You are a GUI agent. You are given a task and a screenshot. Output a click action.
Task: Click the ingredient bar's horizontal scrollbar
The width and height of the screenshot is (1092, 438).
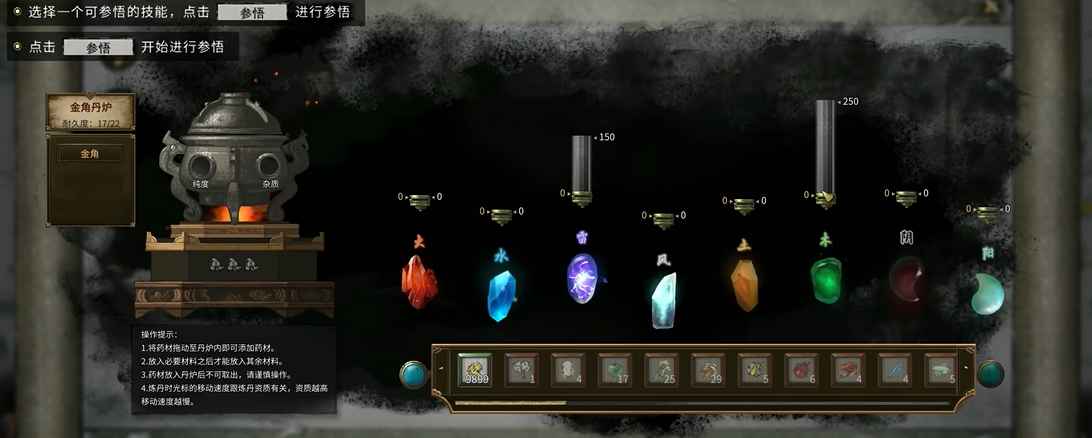pos(510,403)
